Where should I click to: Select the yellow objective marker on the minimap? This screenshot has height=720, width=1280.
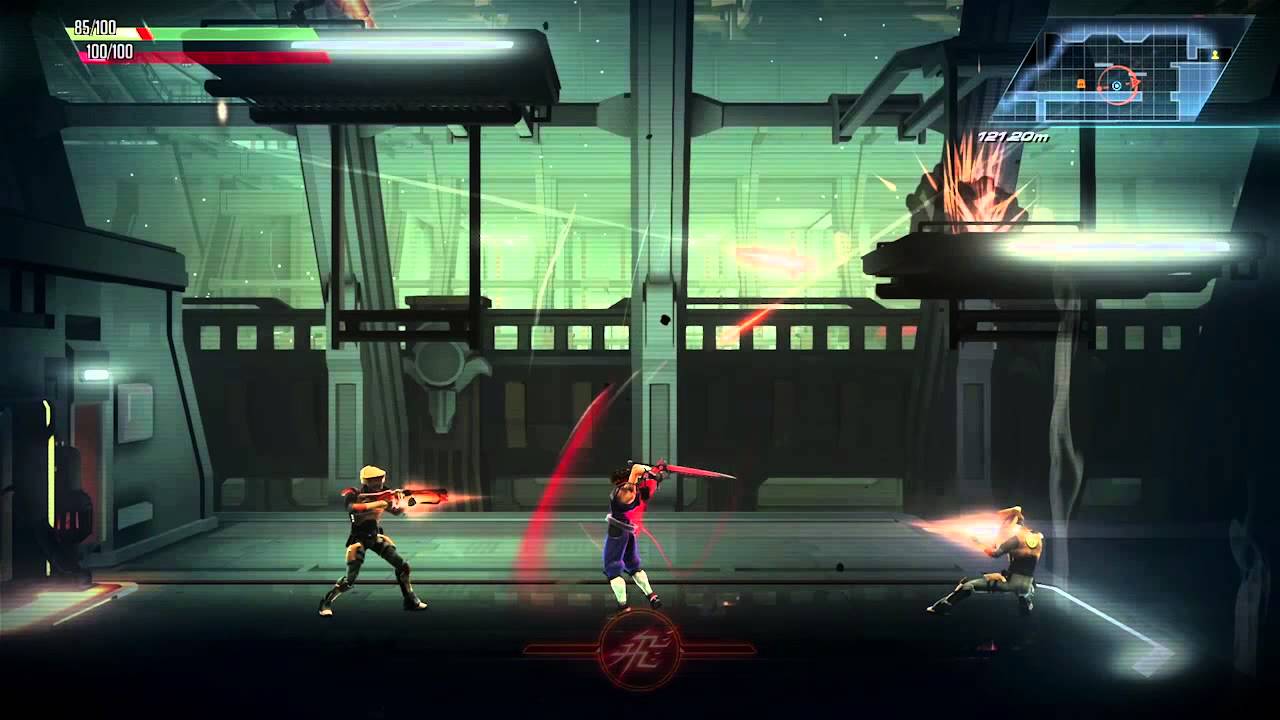coord(1215,55)
